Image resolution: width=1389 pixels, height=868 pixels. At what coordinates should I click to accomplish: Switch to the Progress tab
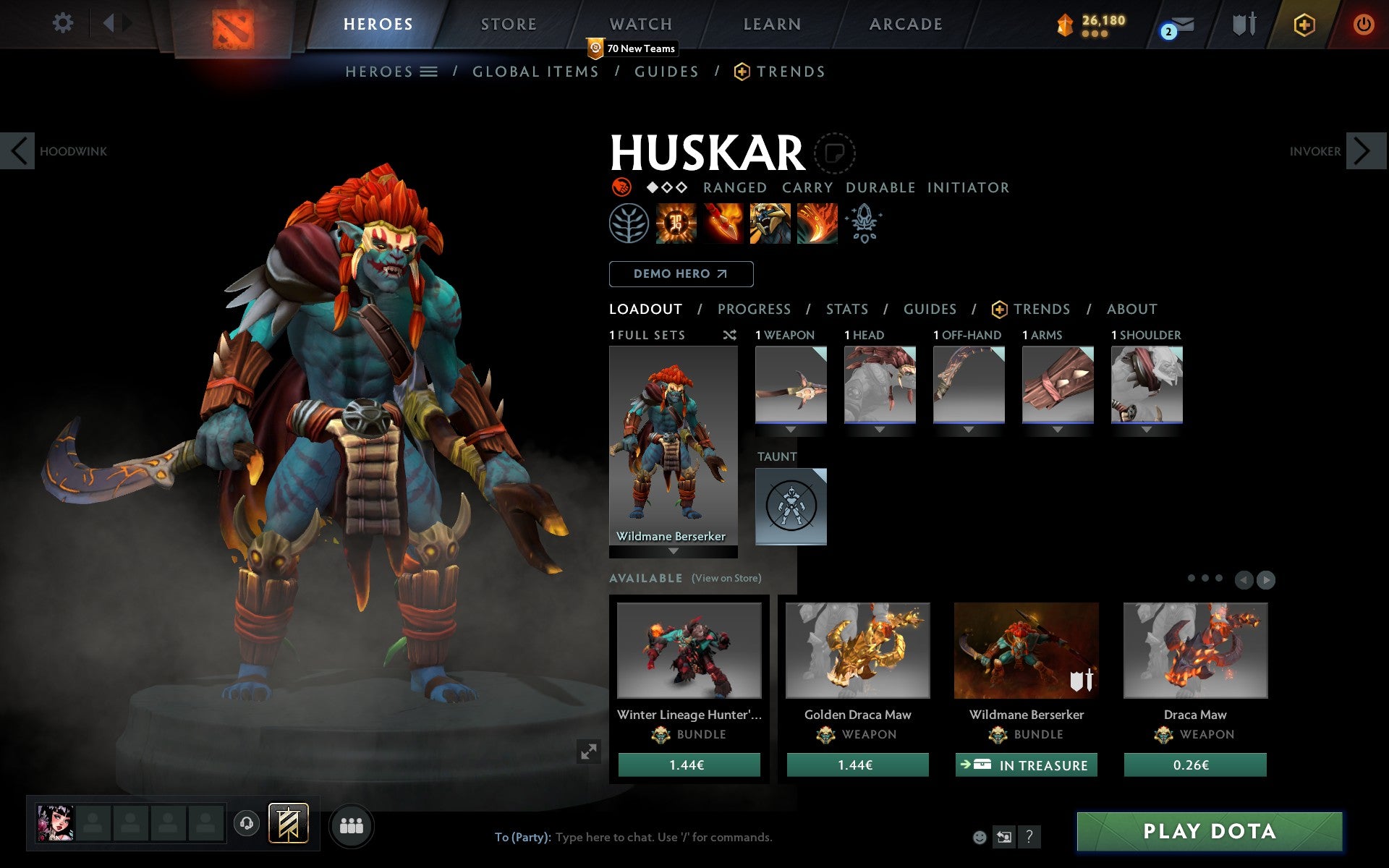click(x=754, y=309)
